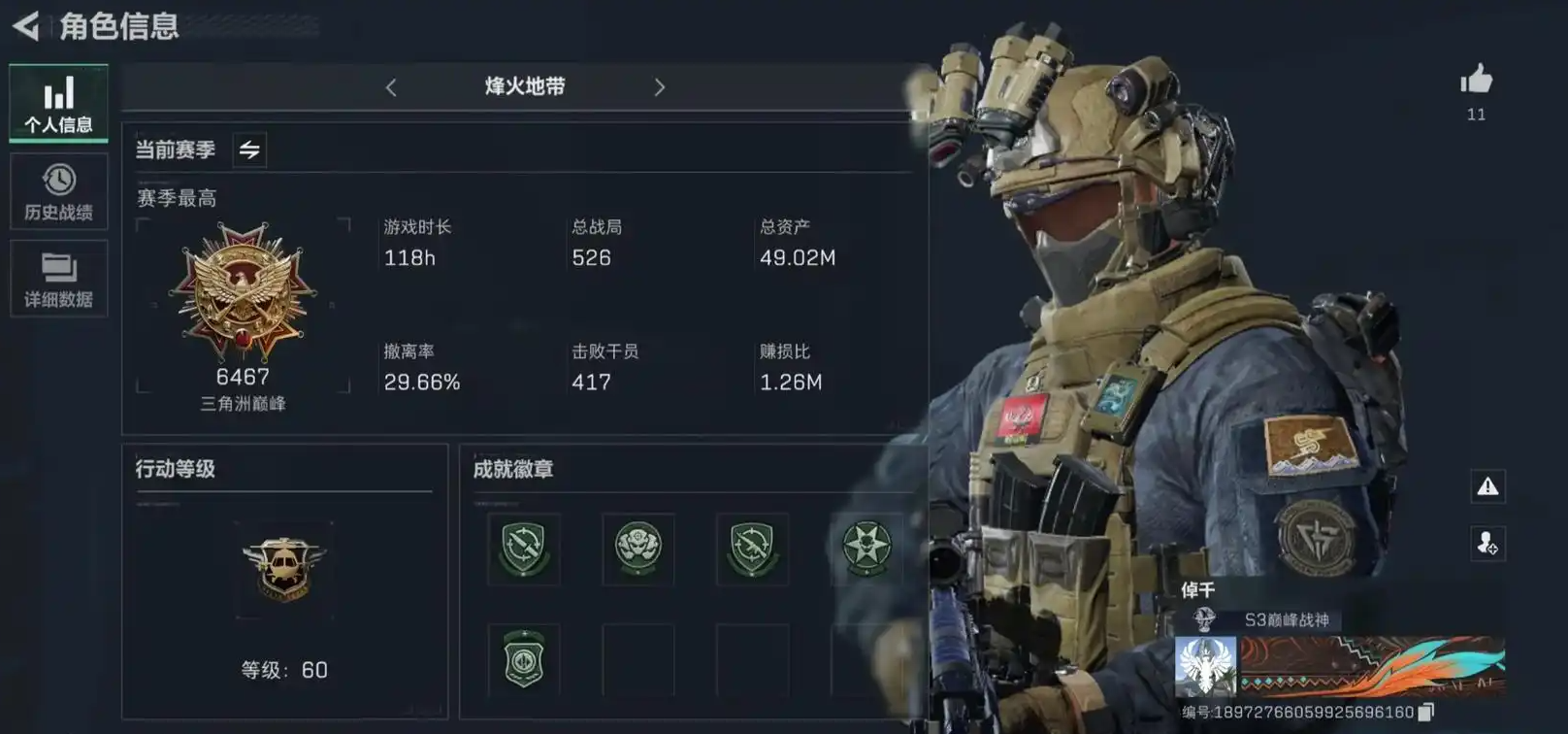This screenshot has height=734, width=1568.
Task: Click the left arrow beside 烽火地带
Action: click(391, 87)
